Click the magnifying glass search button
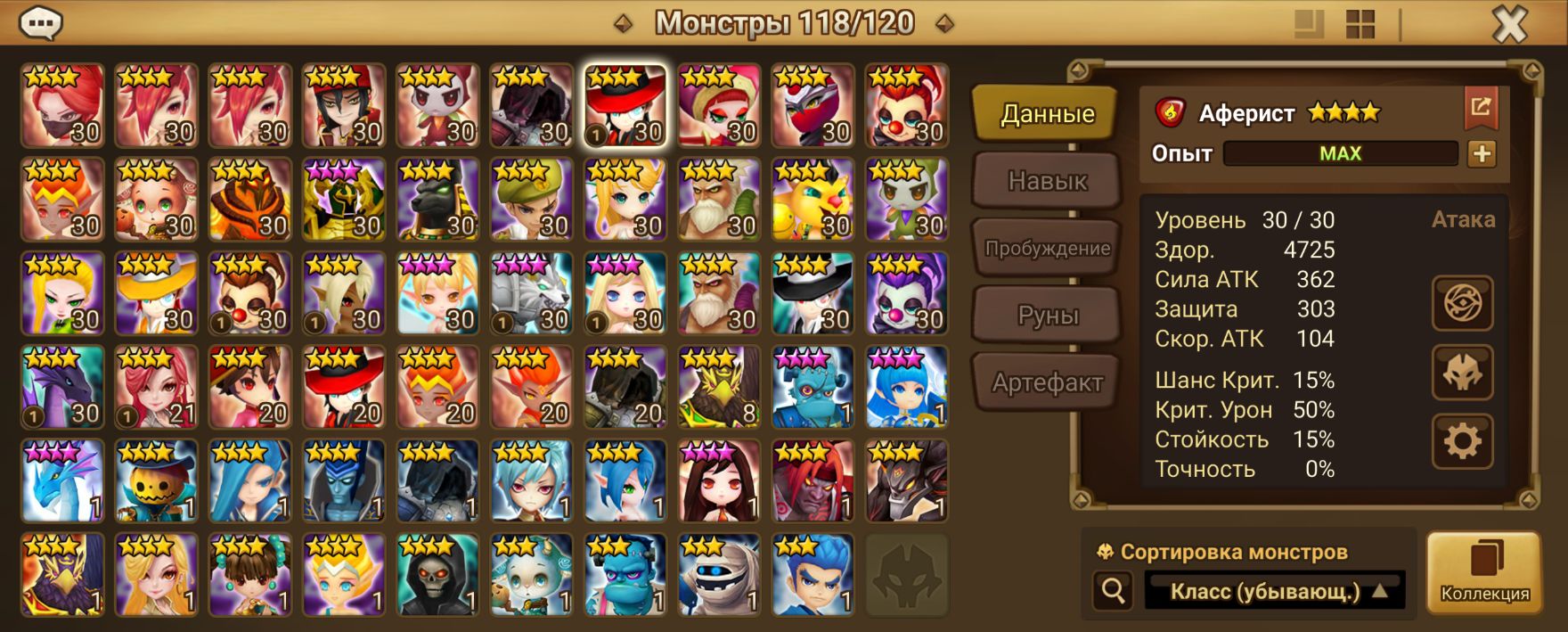 coord(1113,590)
